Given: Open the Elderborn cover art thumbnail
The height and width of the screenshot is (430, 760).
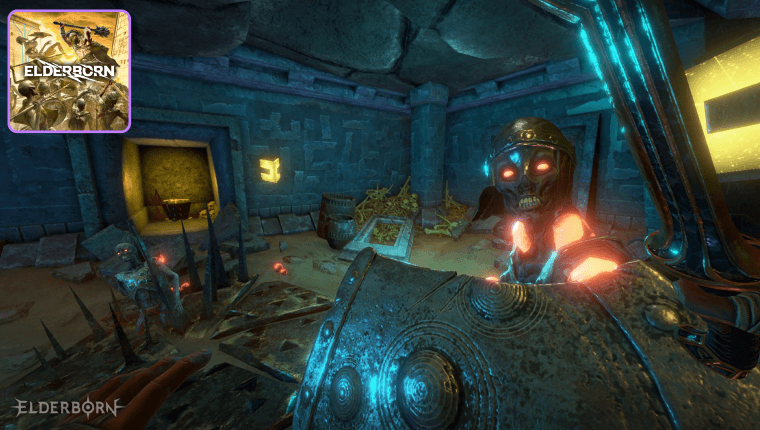Looking at the screenshot, I should pyautogui.click(x=69, y=71).
